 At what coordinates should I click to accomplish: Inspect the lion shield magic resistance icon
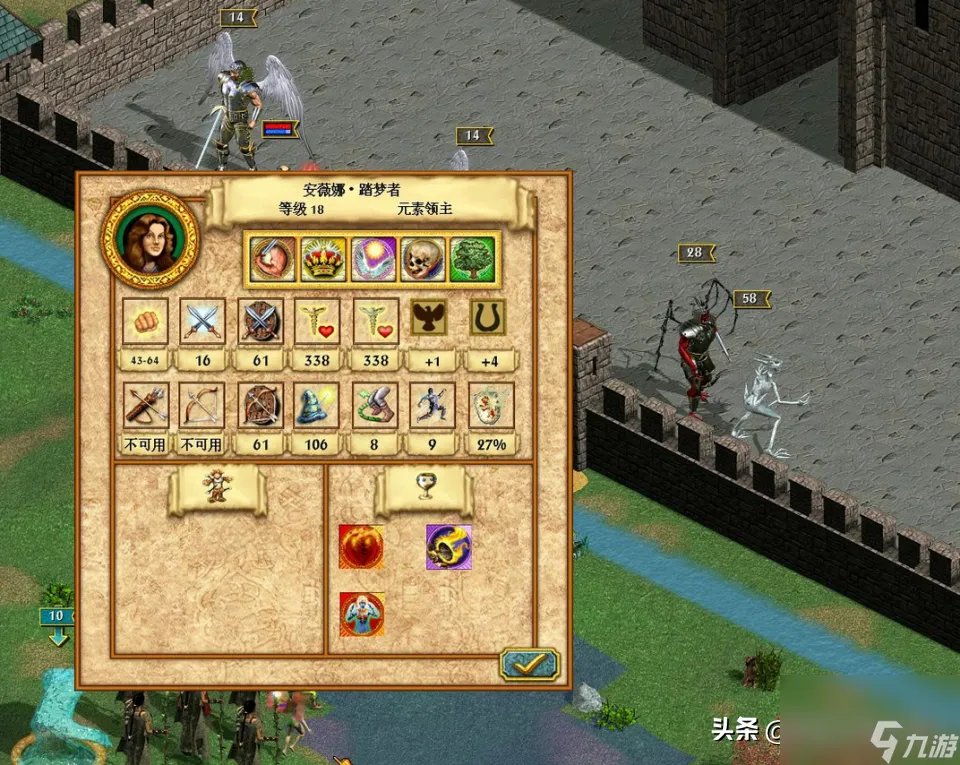[490, 406]
